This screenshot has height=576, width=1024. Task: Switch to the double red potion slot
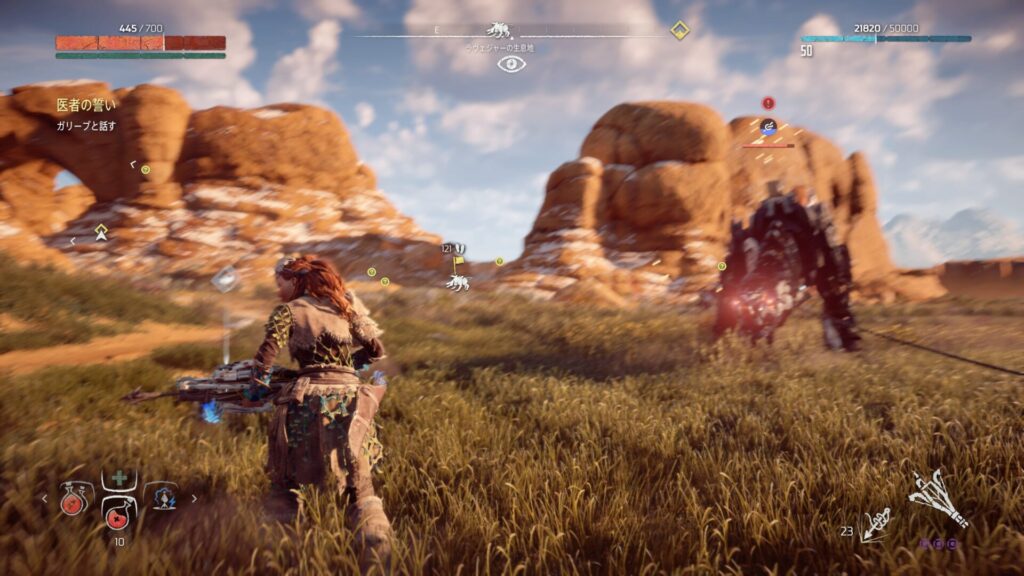click(x=74, y=499)
